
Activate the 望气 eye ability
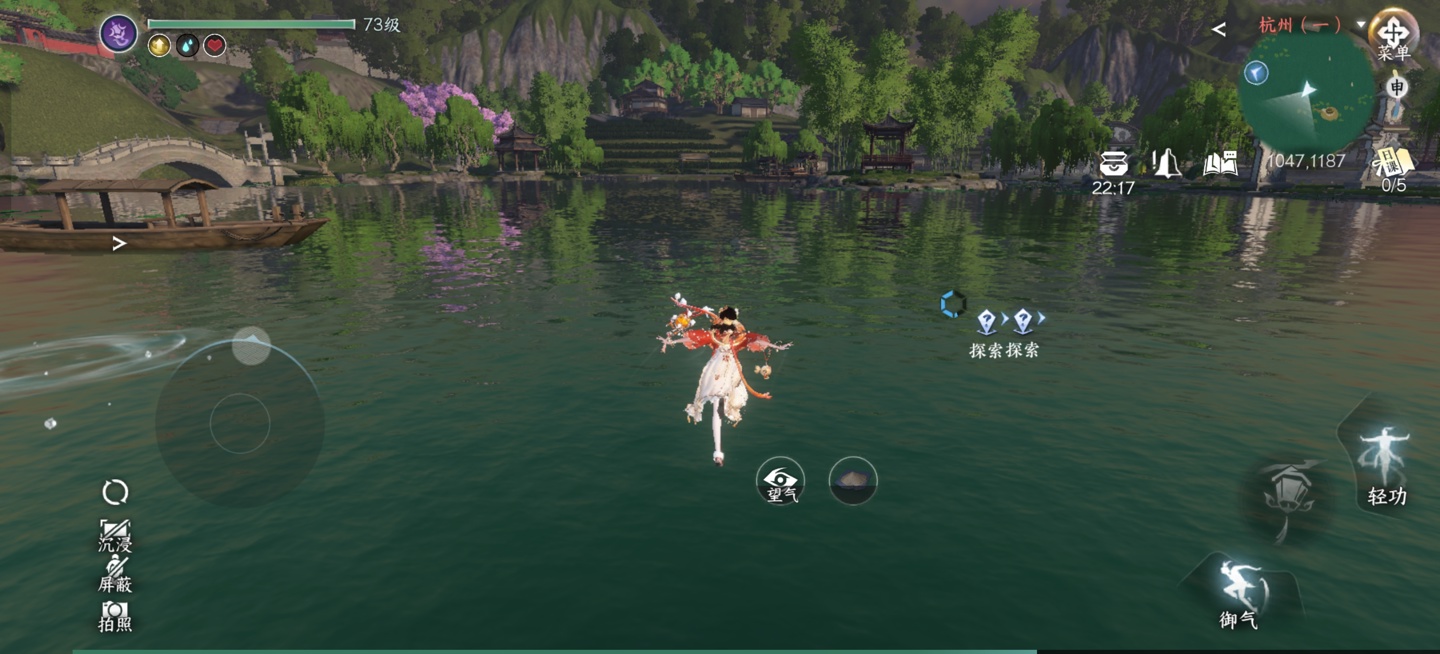(781, 481)
